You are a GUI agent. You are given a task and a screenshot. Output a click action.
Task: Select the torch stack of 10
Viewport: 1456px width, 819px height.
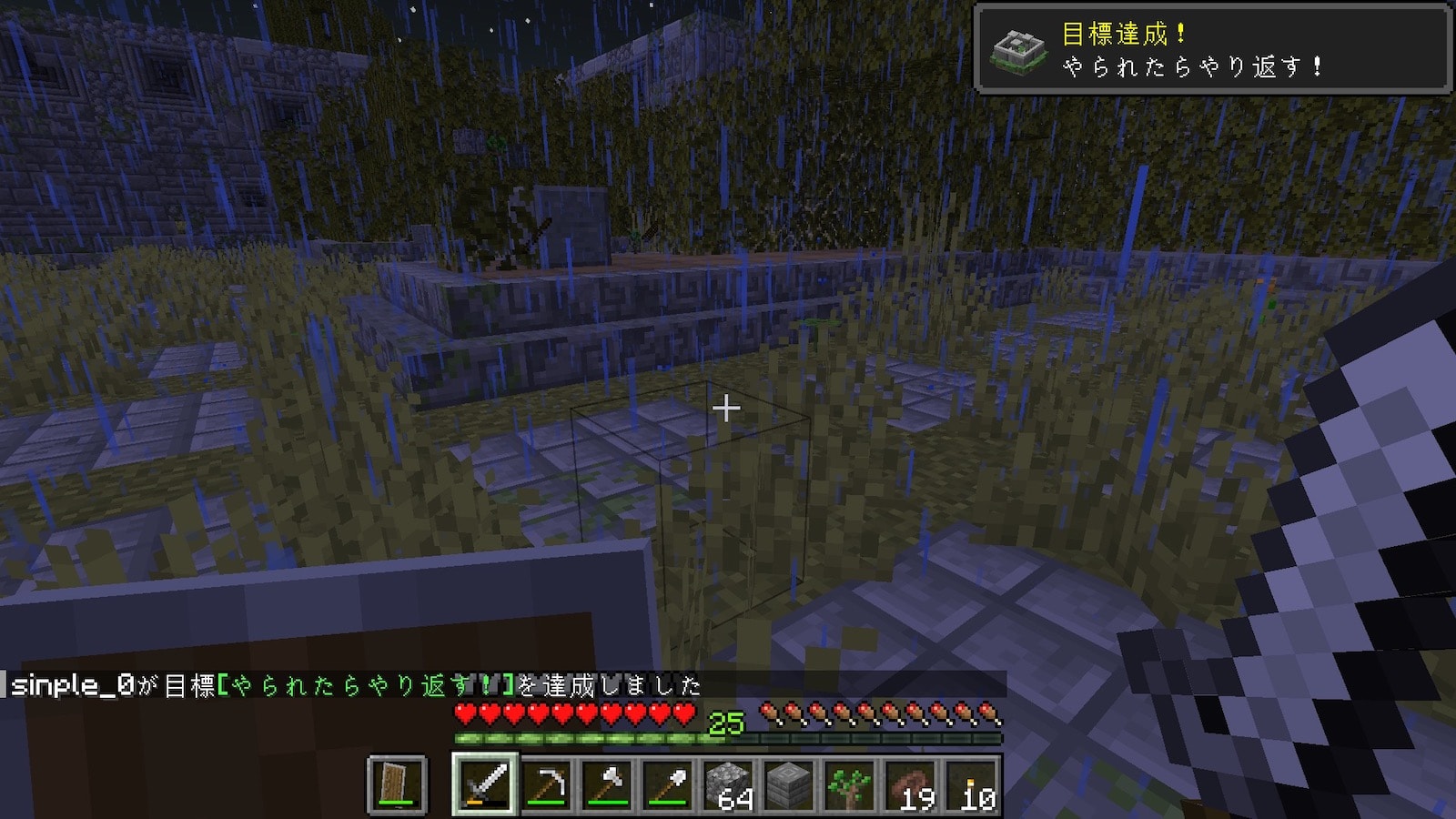pos(973,784)
